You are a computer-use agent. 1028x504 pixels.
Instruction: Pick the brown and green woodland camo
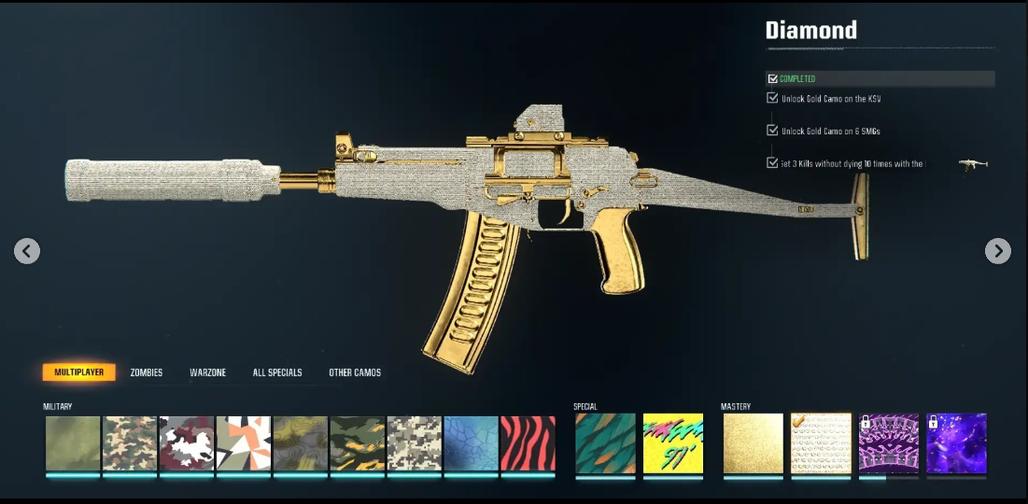(130, 443)
